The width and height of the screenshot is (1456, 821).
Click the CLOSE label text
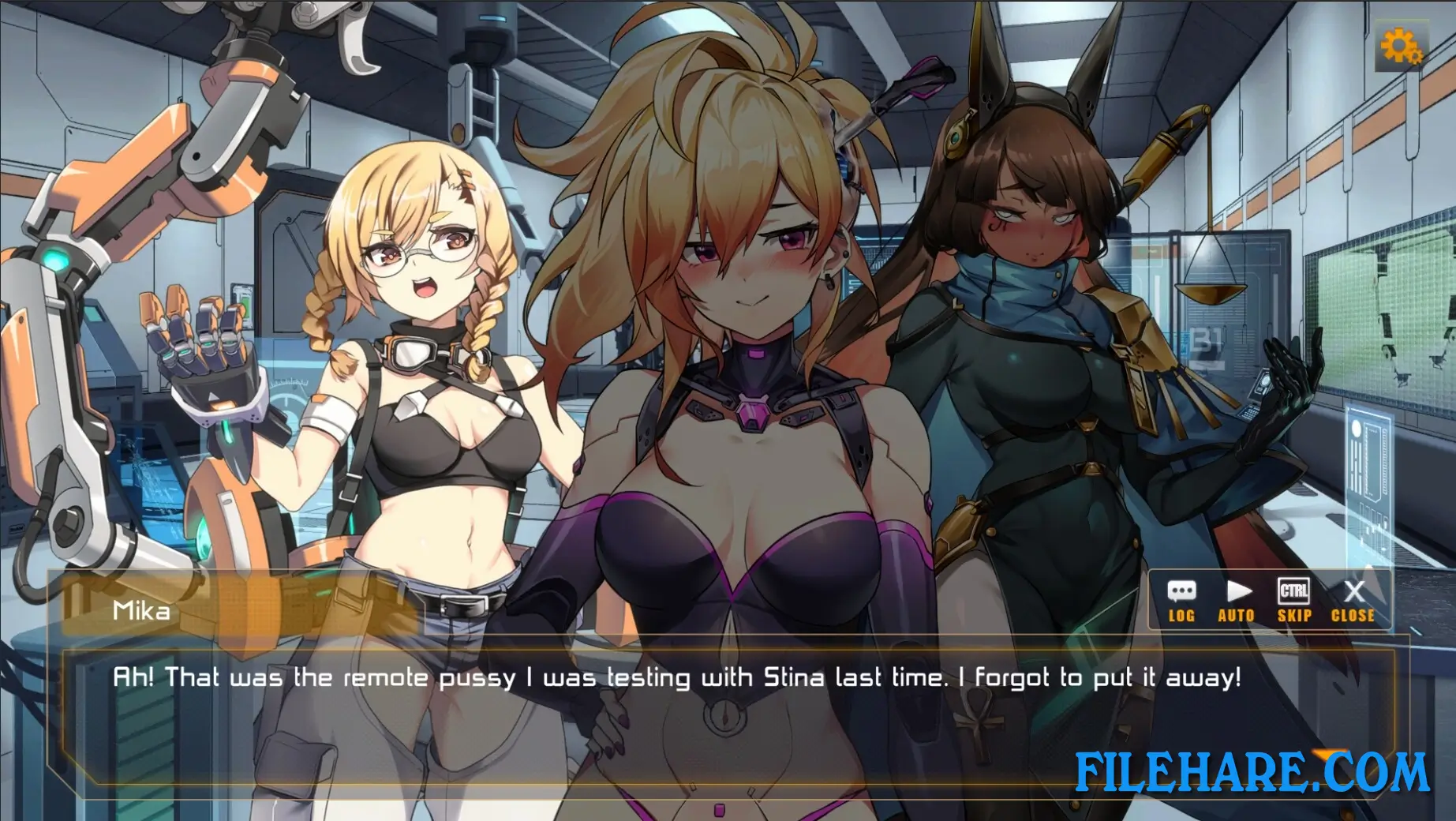pos(1353,616)
